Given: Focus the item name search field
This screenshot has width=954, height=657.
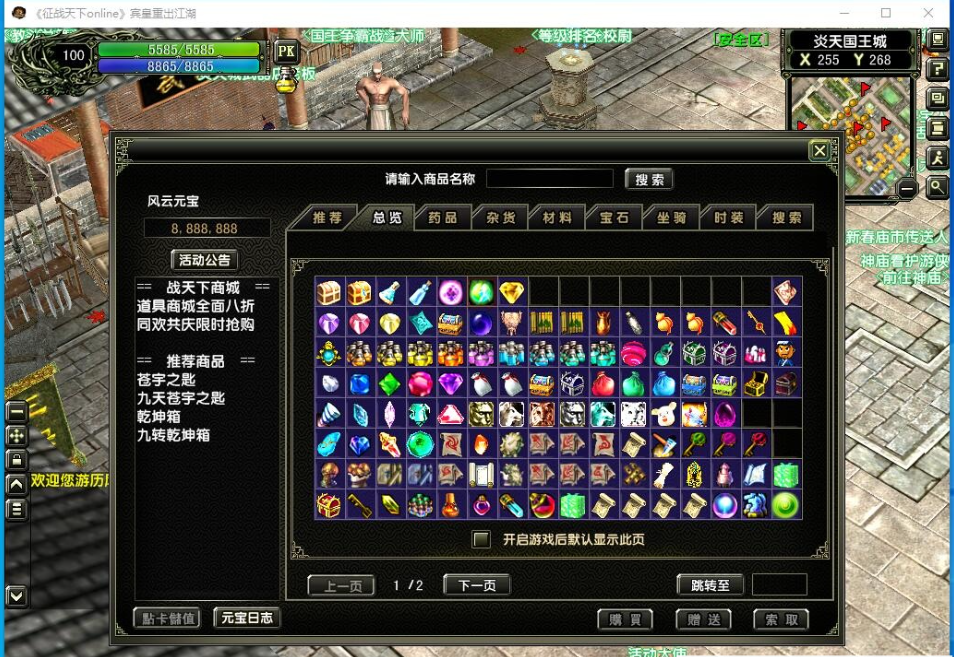Looking at the screenshot, I should (549, 179).
